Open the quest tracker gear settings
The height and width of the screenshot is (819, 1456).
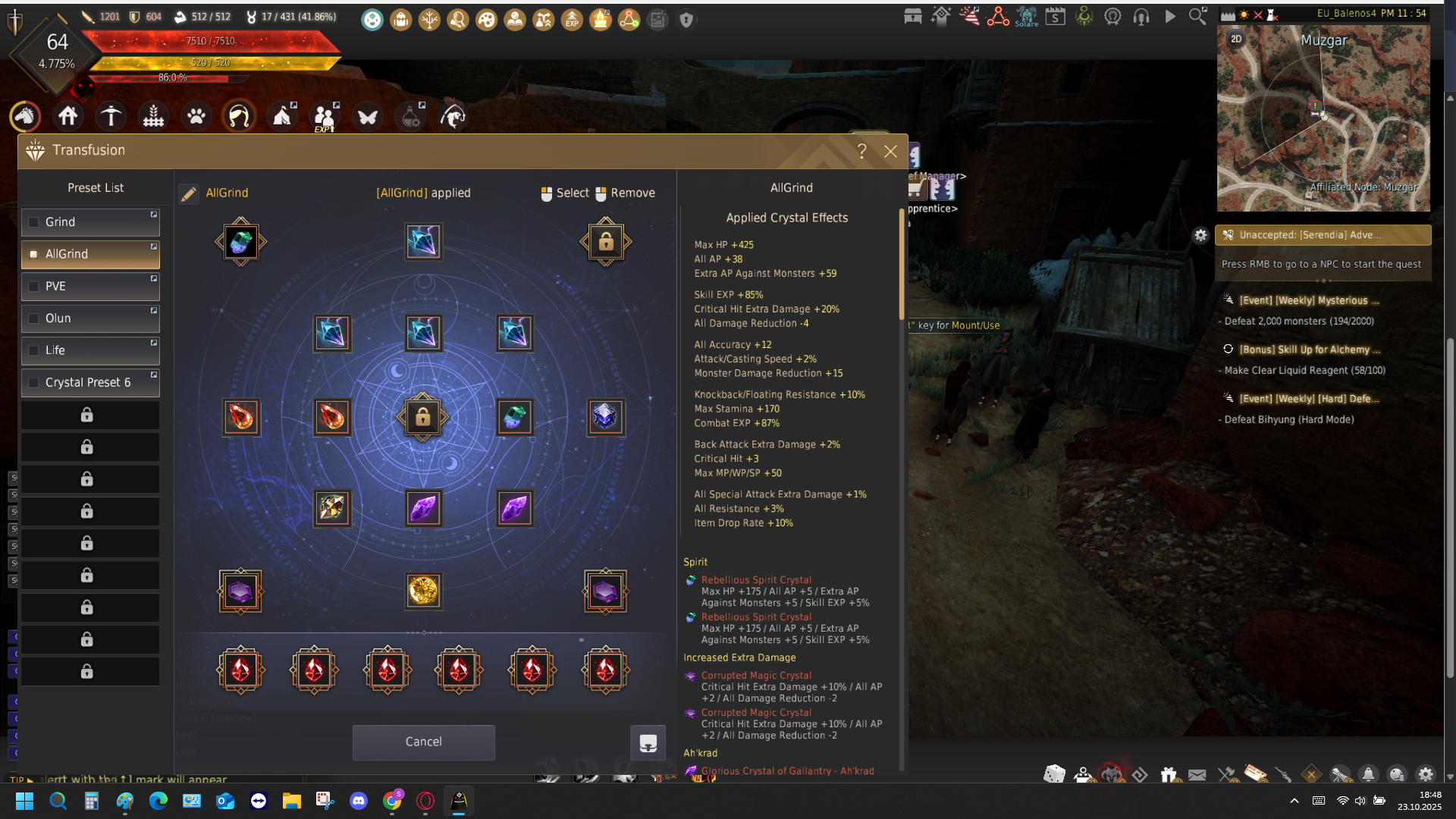click(x=1200, y=235)
